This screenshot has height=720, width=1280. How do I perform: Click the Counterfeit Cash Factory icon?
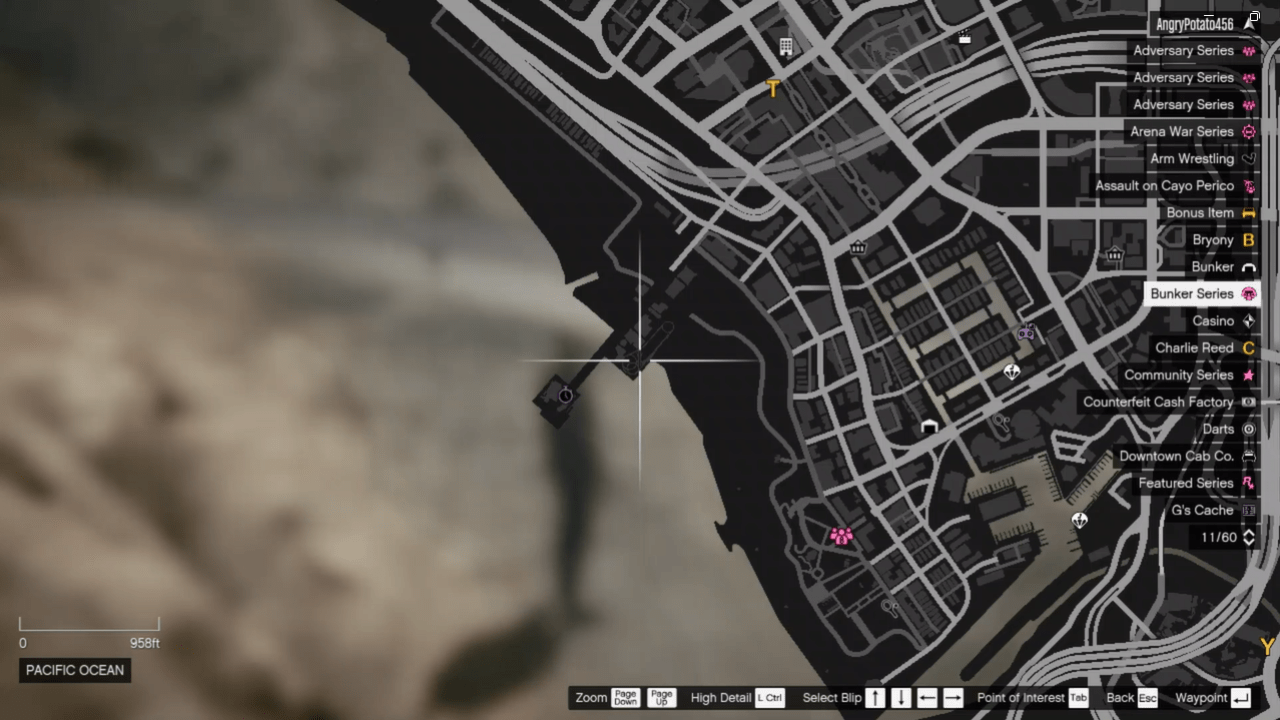click(x=1248, y=401)
